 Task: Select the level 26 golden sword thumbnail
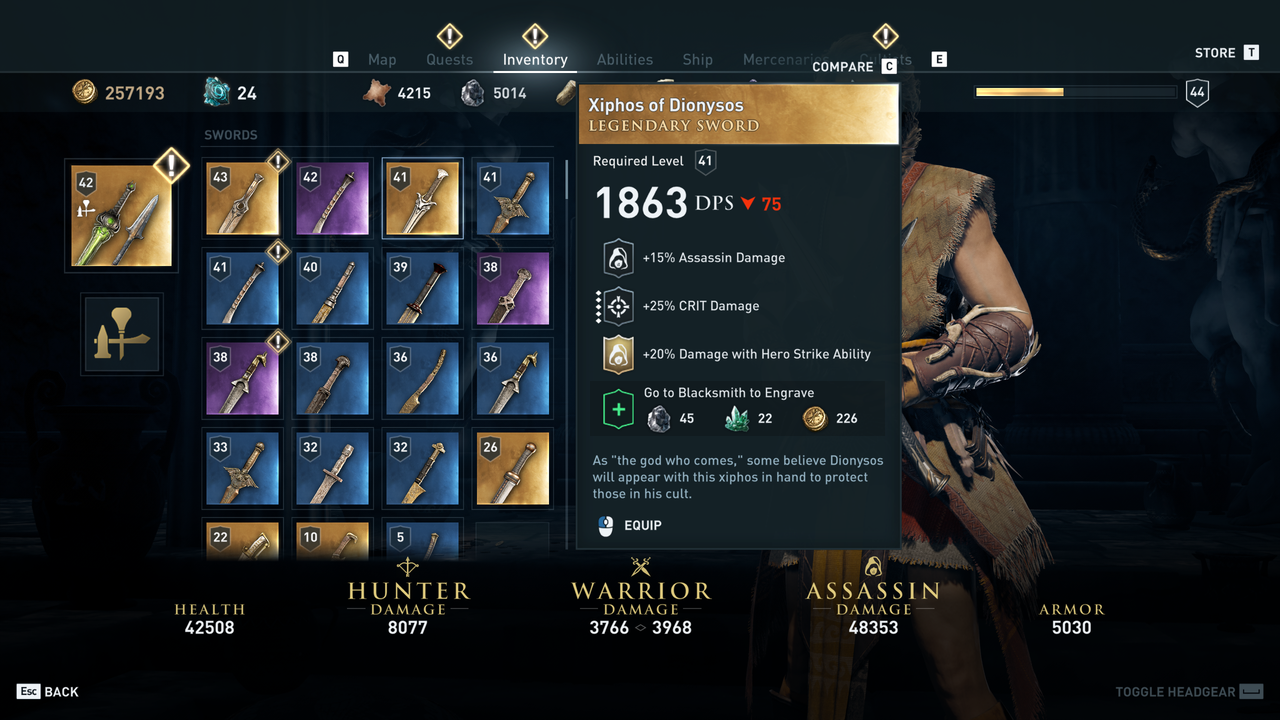(512, 467)
